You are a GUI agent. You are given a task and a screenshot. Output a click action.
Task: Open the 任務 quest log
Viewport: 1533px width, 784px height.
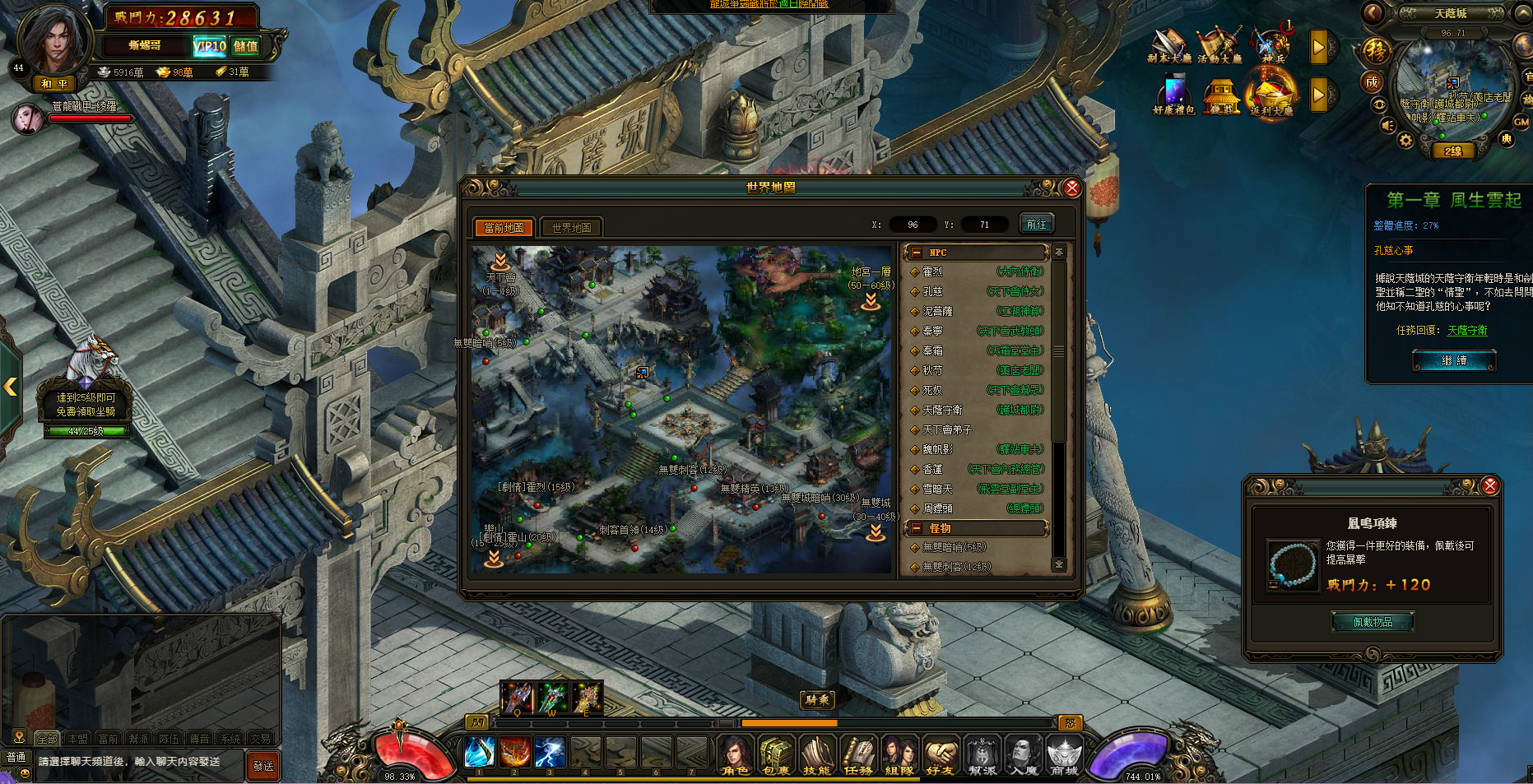857,754
